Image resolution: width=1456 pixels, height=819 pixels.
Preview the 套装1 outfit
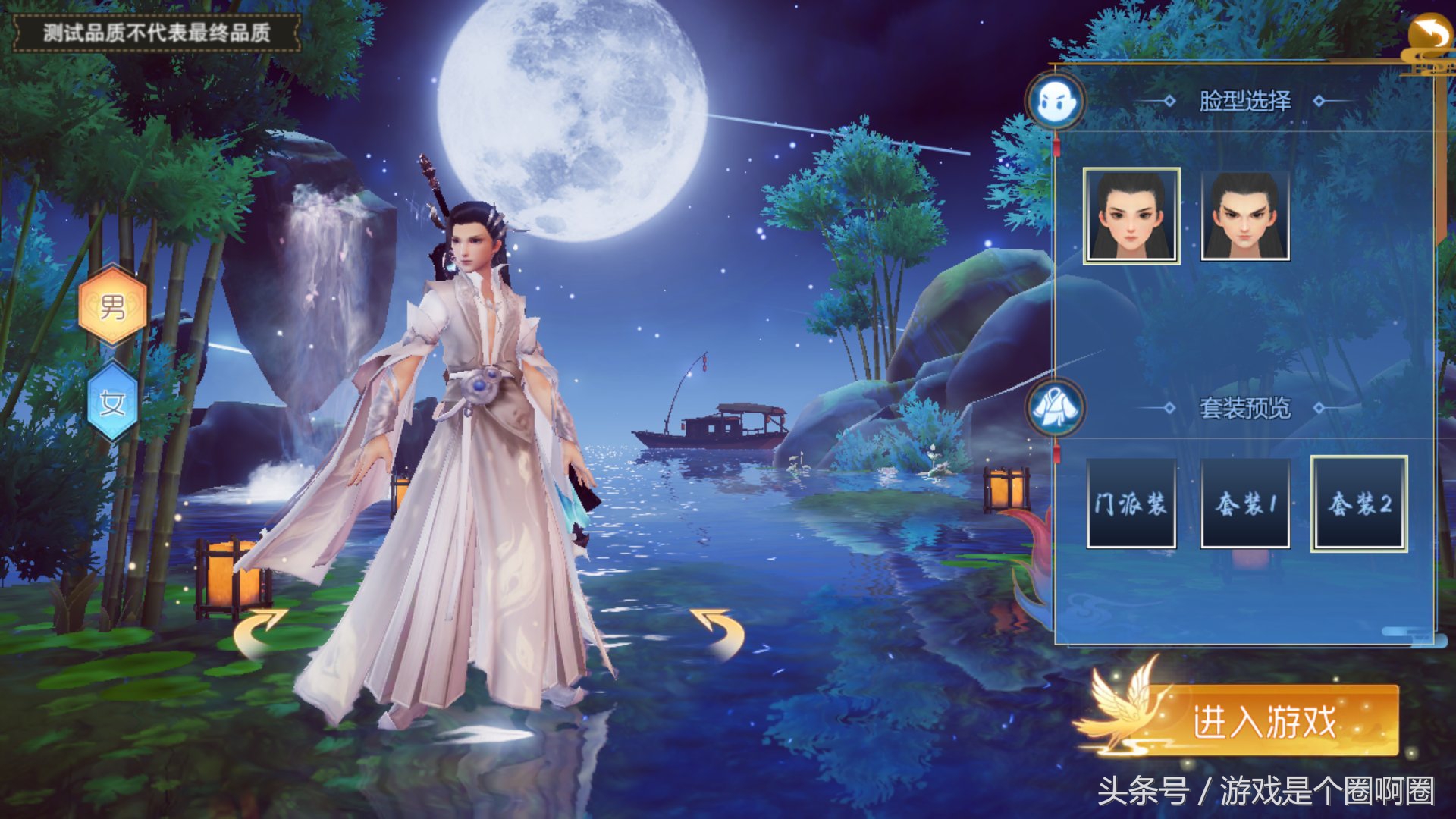[1245, 504]
